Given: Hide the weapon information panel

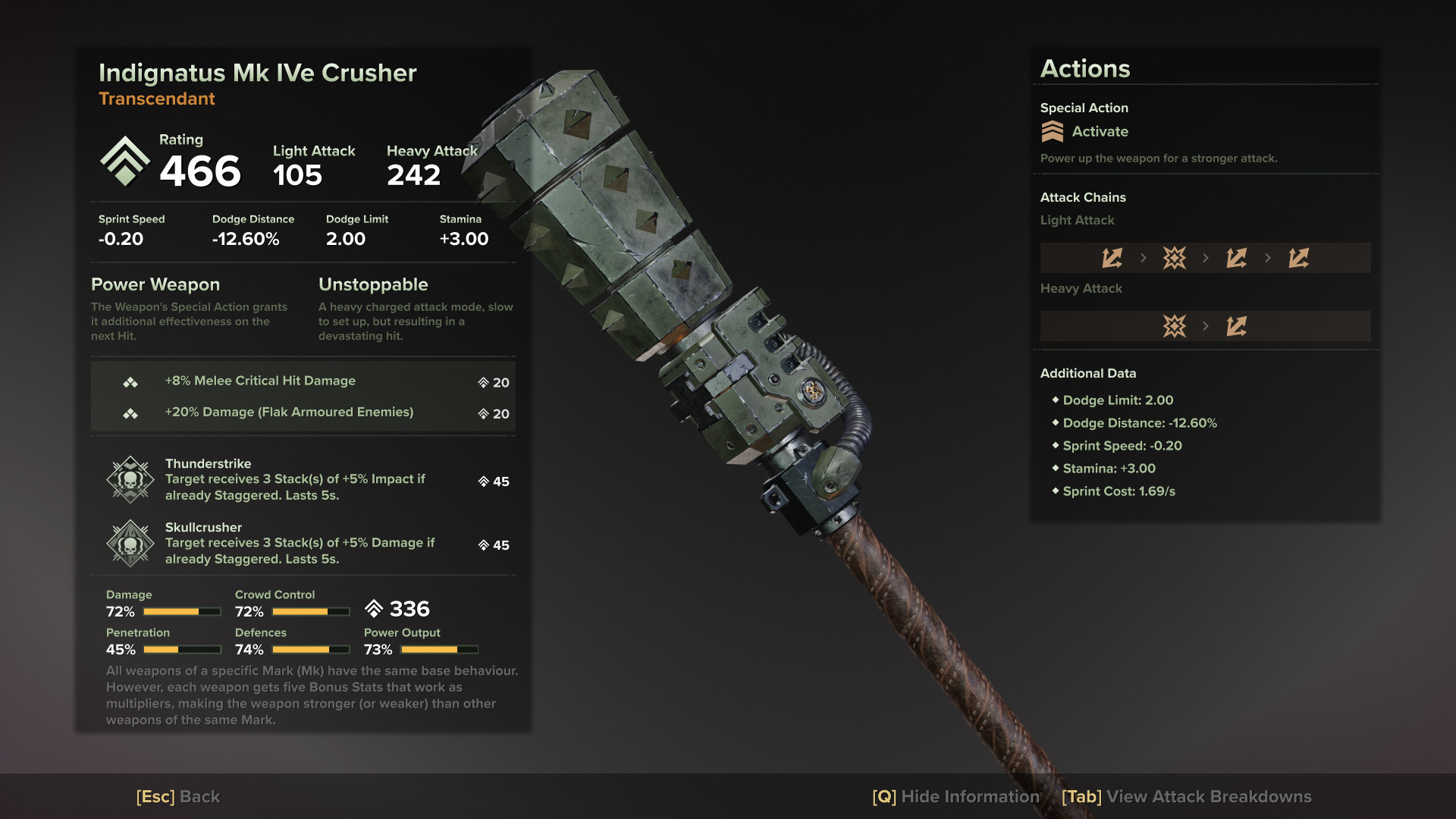Looking at the screenshot, I should point(955,796).
